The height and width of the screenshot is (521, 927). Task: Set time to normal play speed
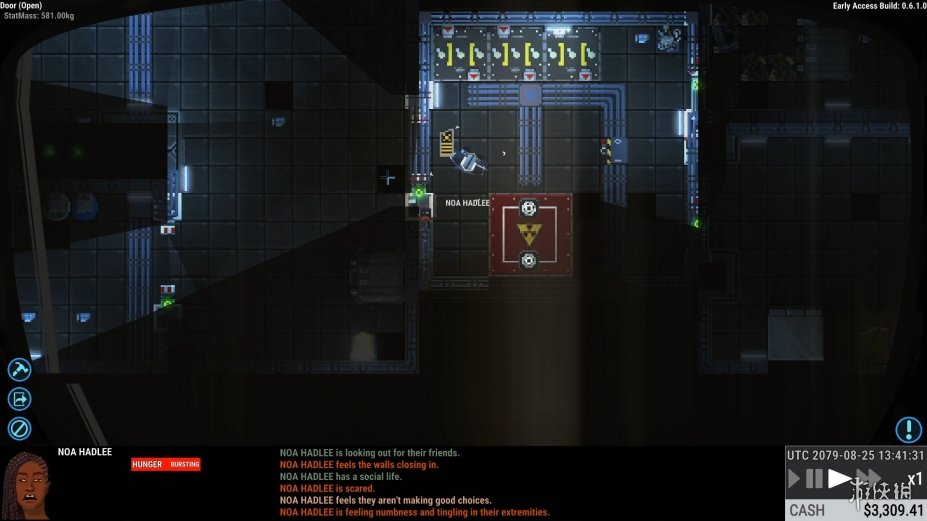point(840,479)
